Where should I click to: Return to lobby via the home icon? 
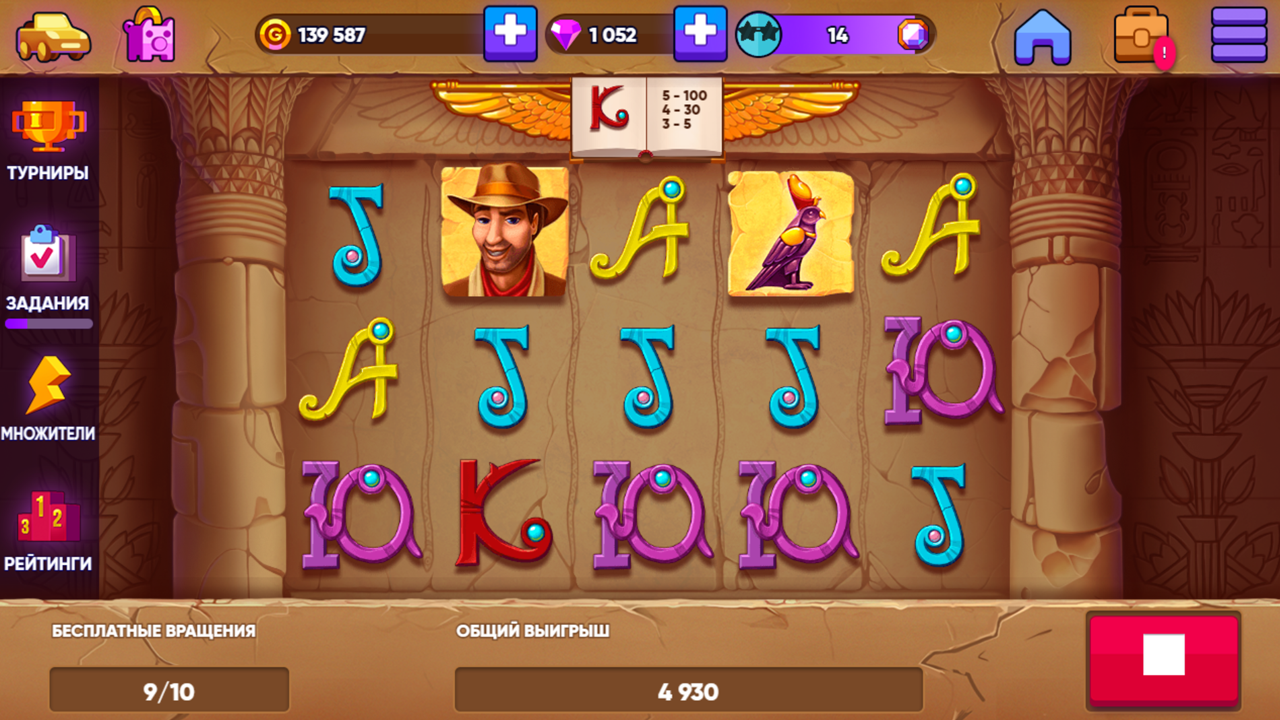click(x=1043, y=35)
